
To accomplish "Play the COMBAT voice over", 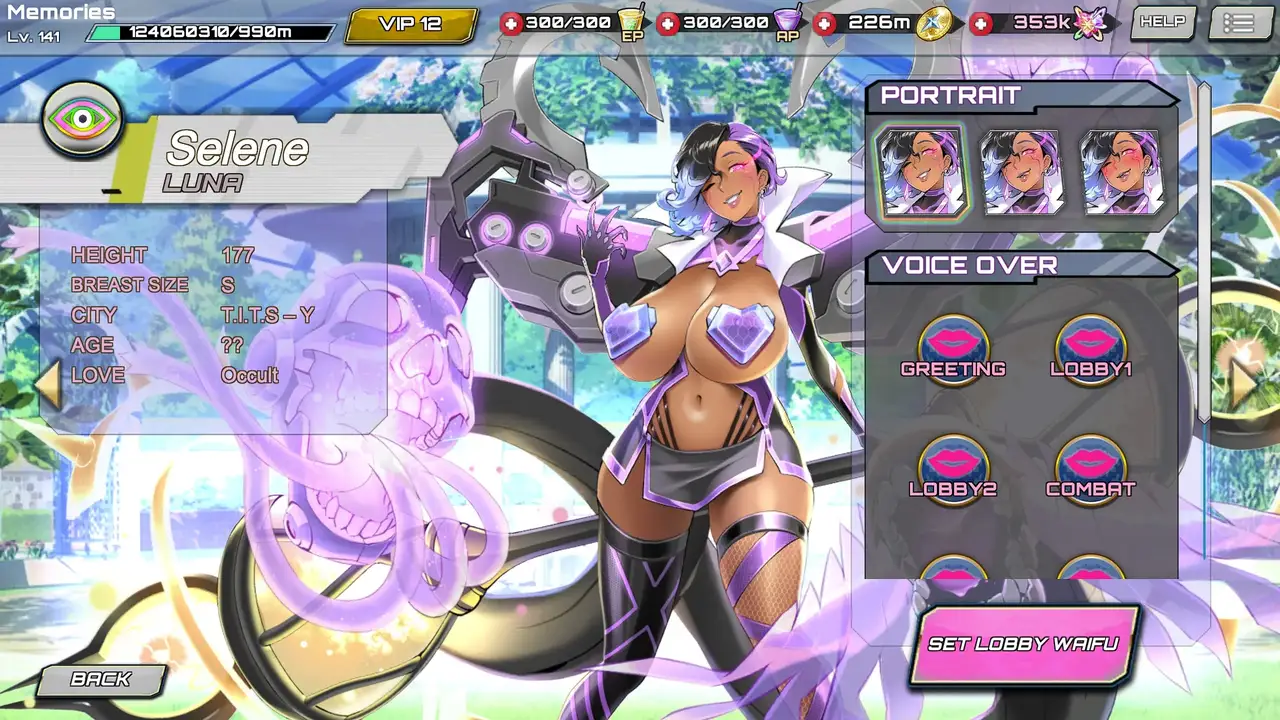I will (1090, 467).
